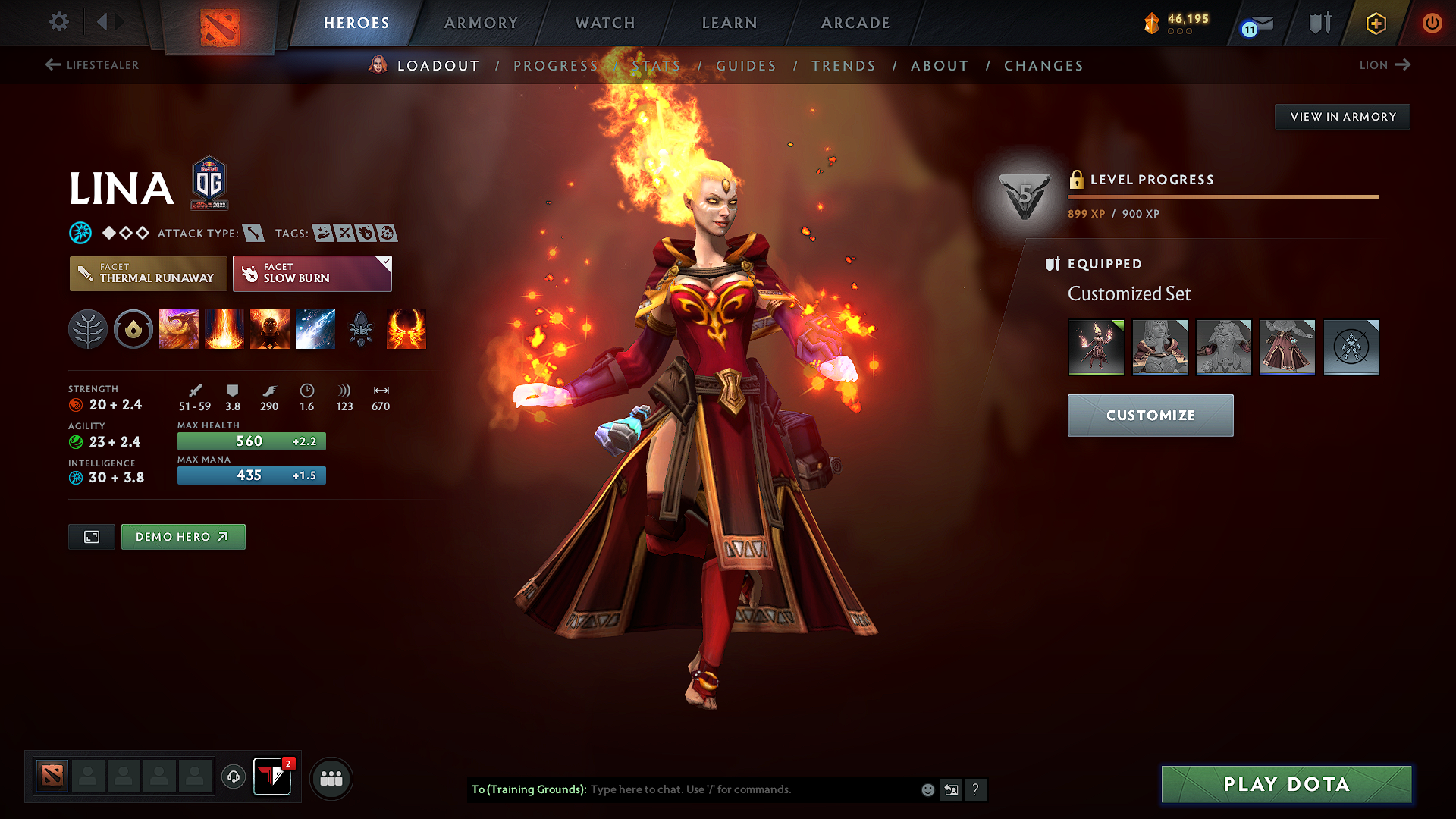Select the crossed-out empty equip slot
This screenshot has width=1456, height=819.
[1351, 347]
